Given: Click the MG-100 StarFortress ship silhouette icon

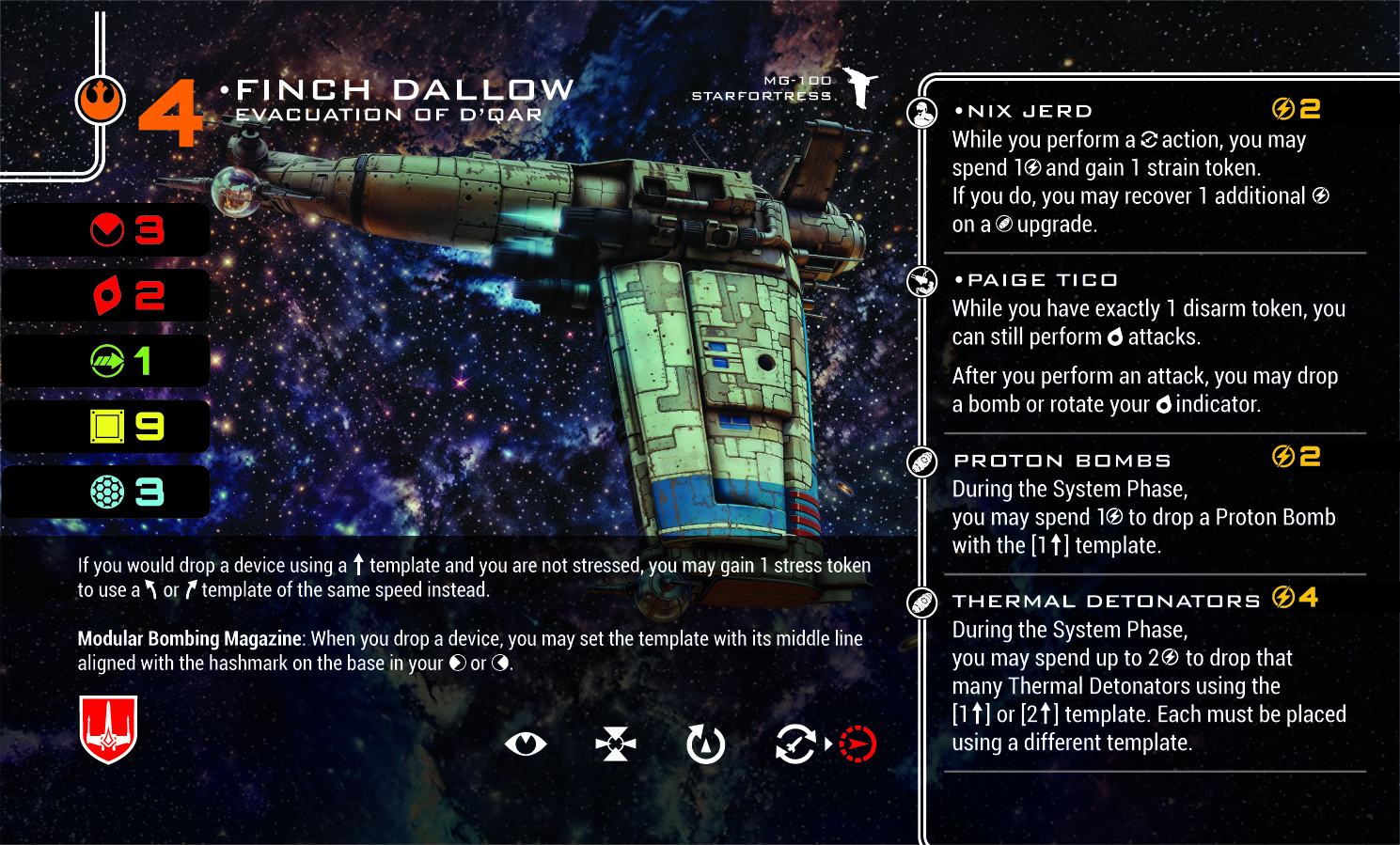Looking at the screenshot, I should (x=859, y=87).
